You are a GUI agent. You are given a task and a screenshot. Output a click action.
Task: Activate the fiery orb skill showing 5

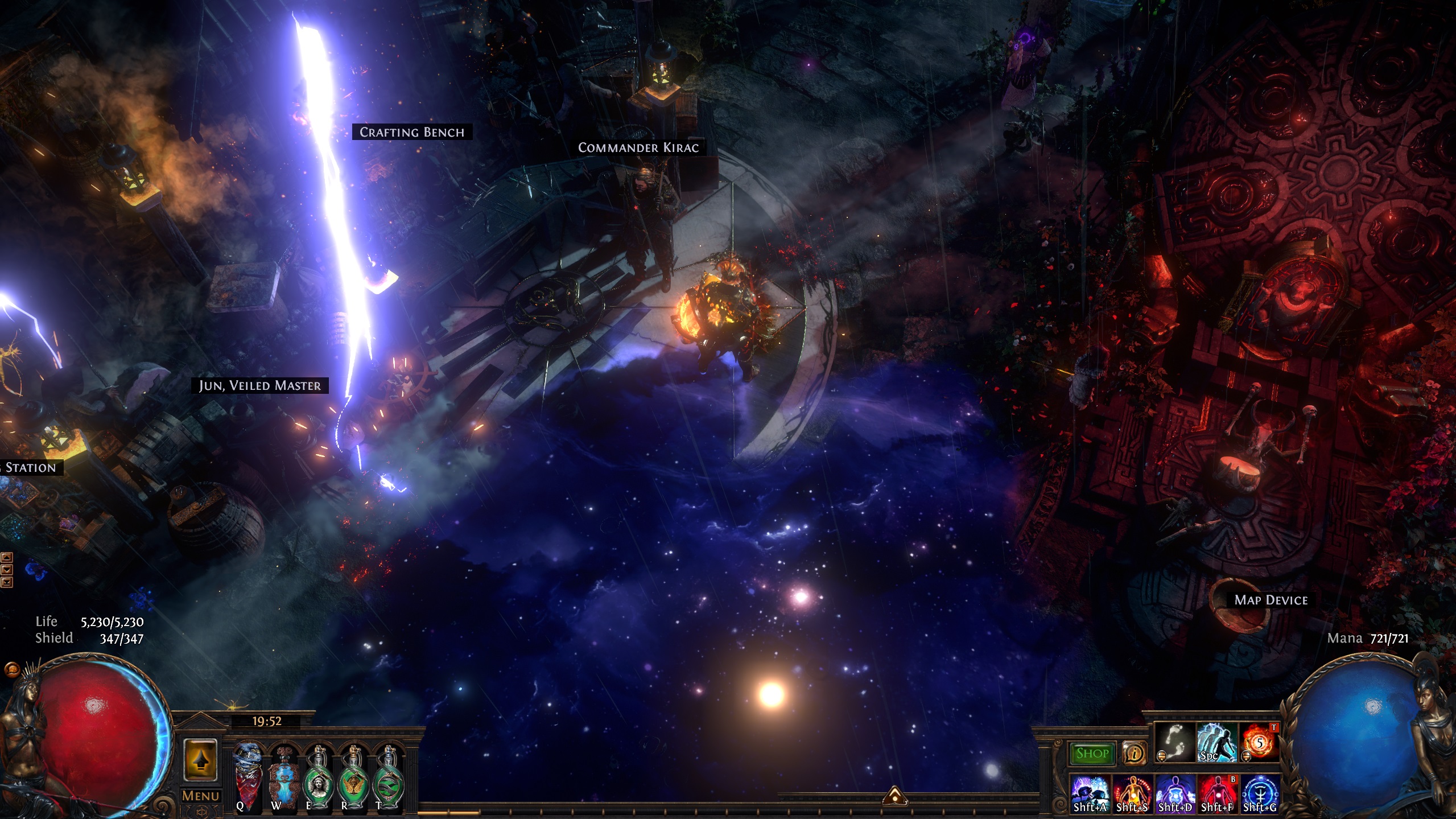click(x=1259, y=742)
